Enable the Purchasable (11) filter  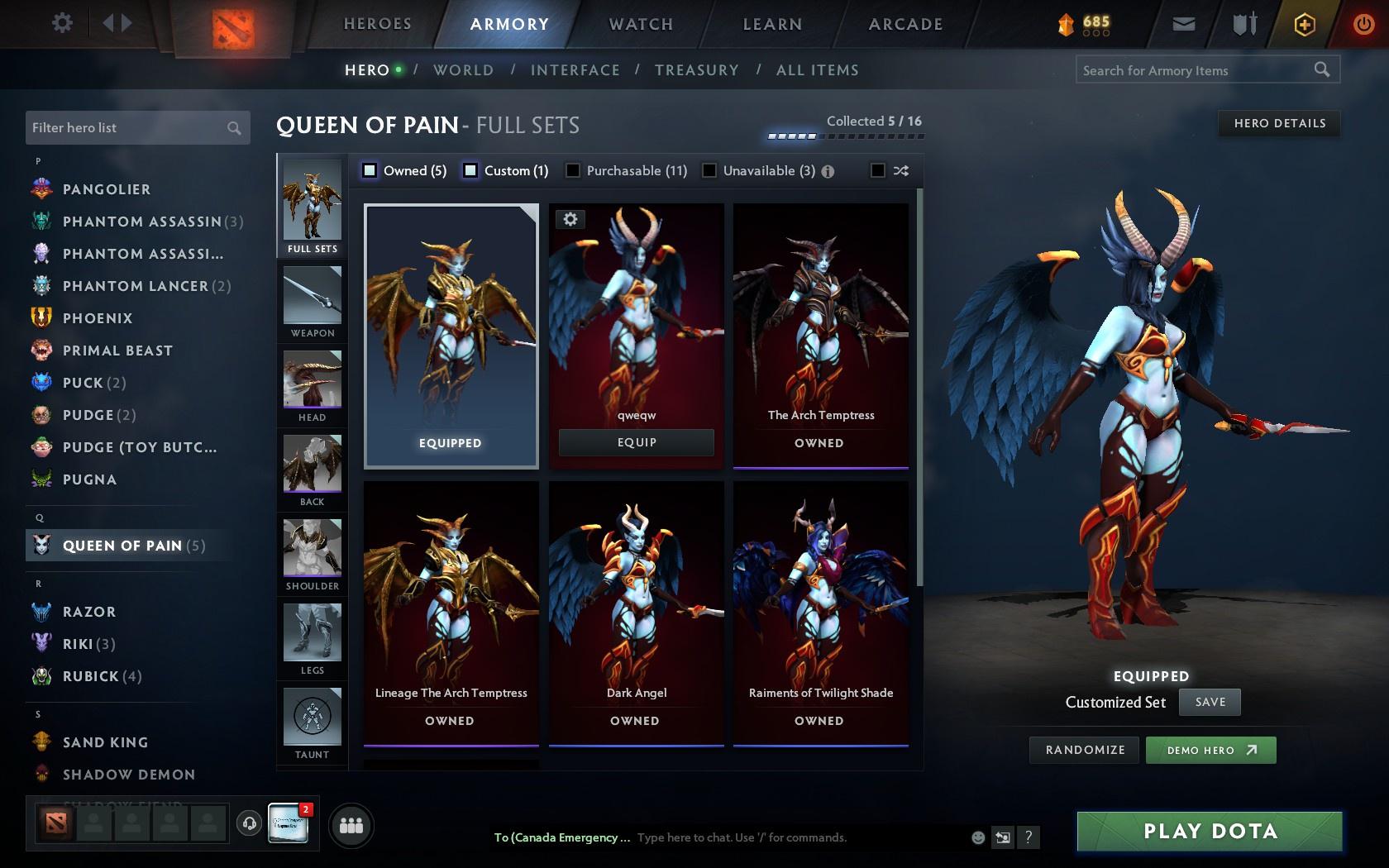(x=571, y=170)
